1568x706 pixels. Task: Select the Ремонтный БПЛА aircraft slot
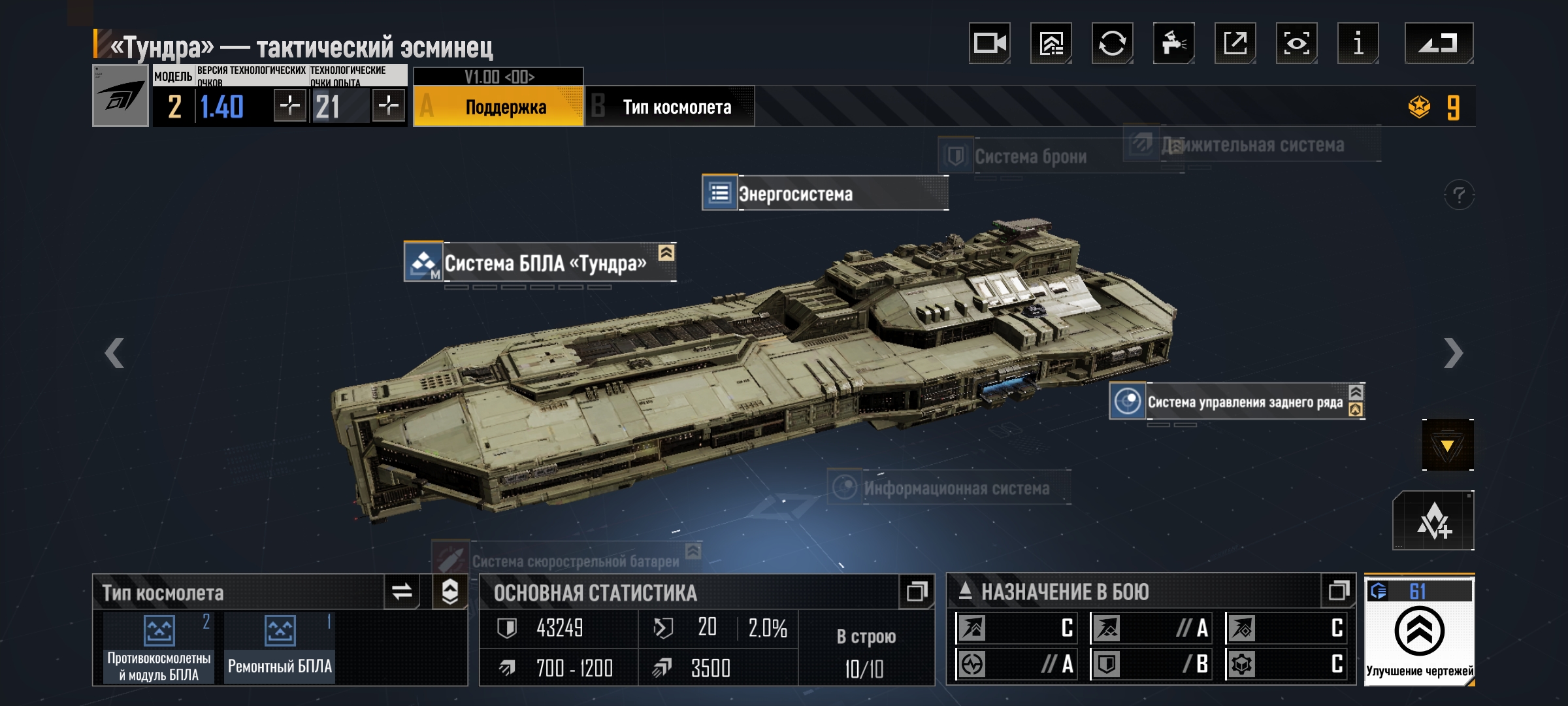pos(280,647)
